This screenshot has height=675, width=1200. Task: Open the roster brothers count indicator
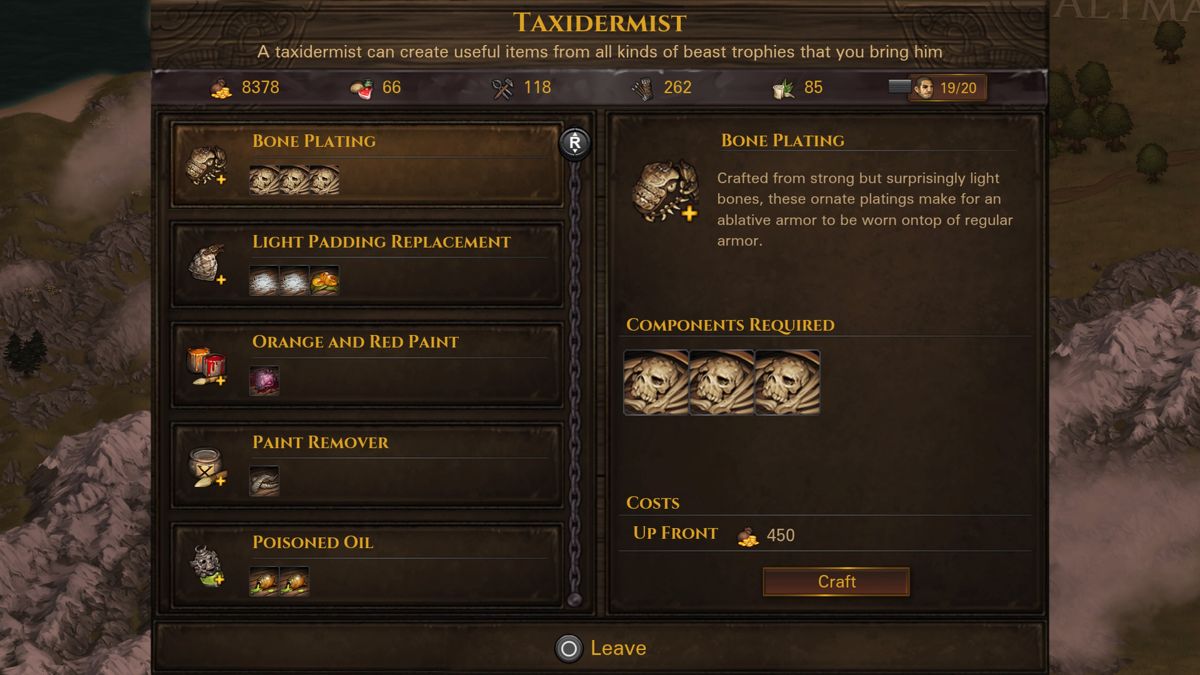click(x=946, y=88)
